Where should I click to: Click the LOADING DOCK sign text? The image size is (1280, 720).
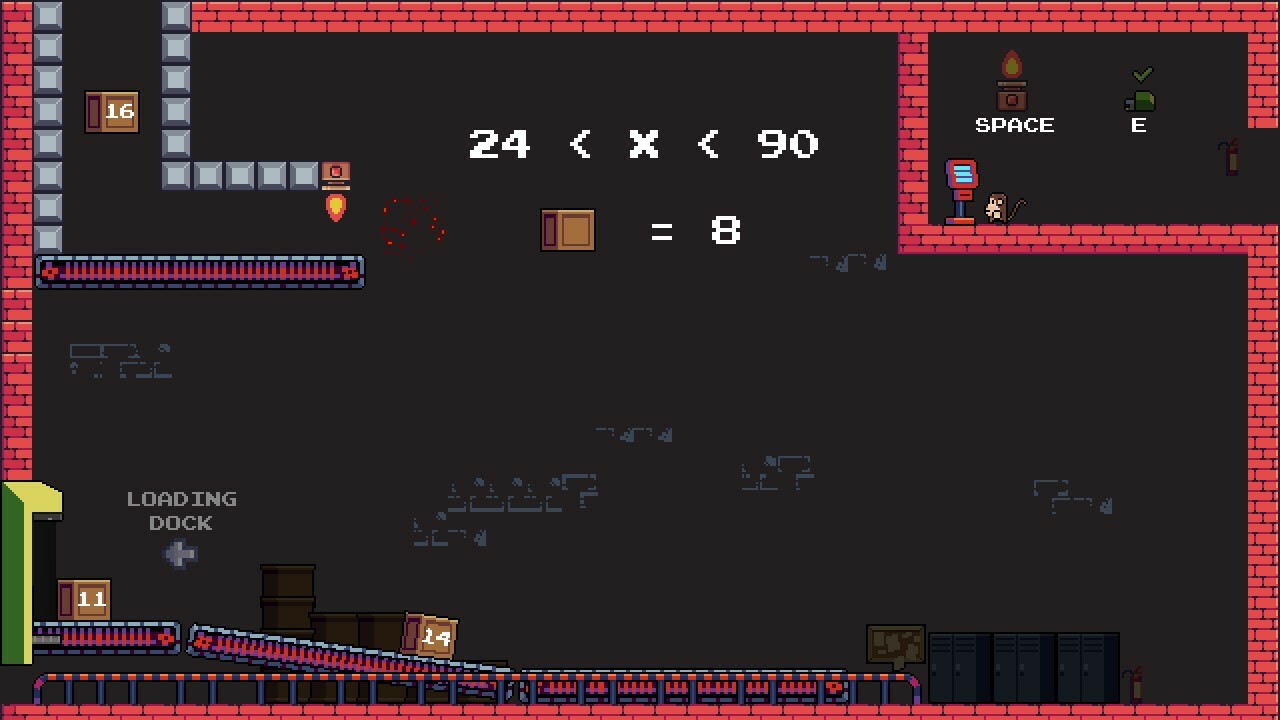click(x=181, y=510)
